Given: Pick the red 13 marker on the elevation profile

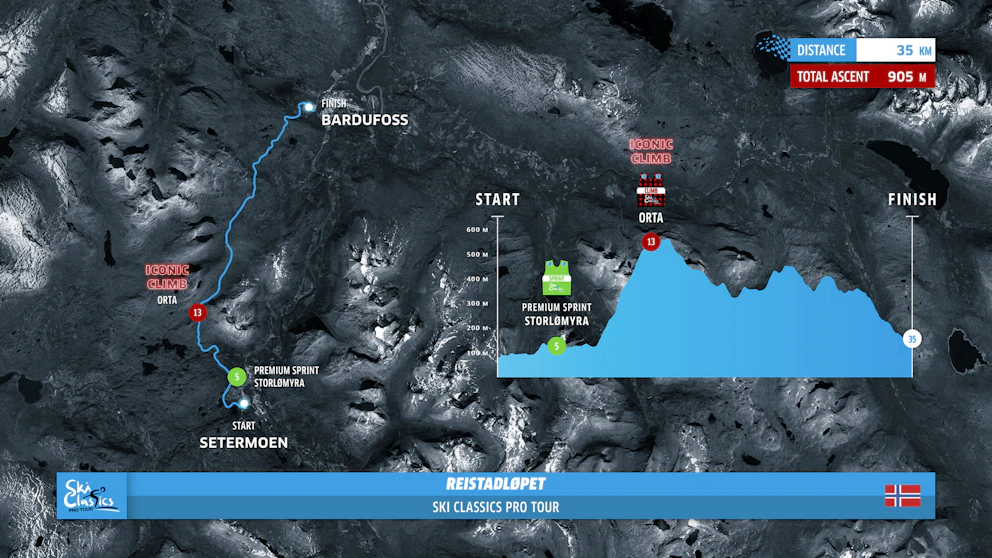Looking at the screenshot, I should pos(651,241).
